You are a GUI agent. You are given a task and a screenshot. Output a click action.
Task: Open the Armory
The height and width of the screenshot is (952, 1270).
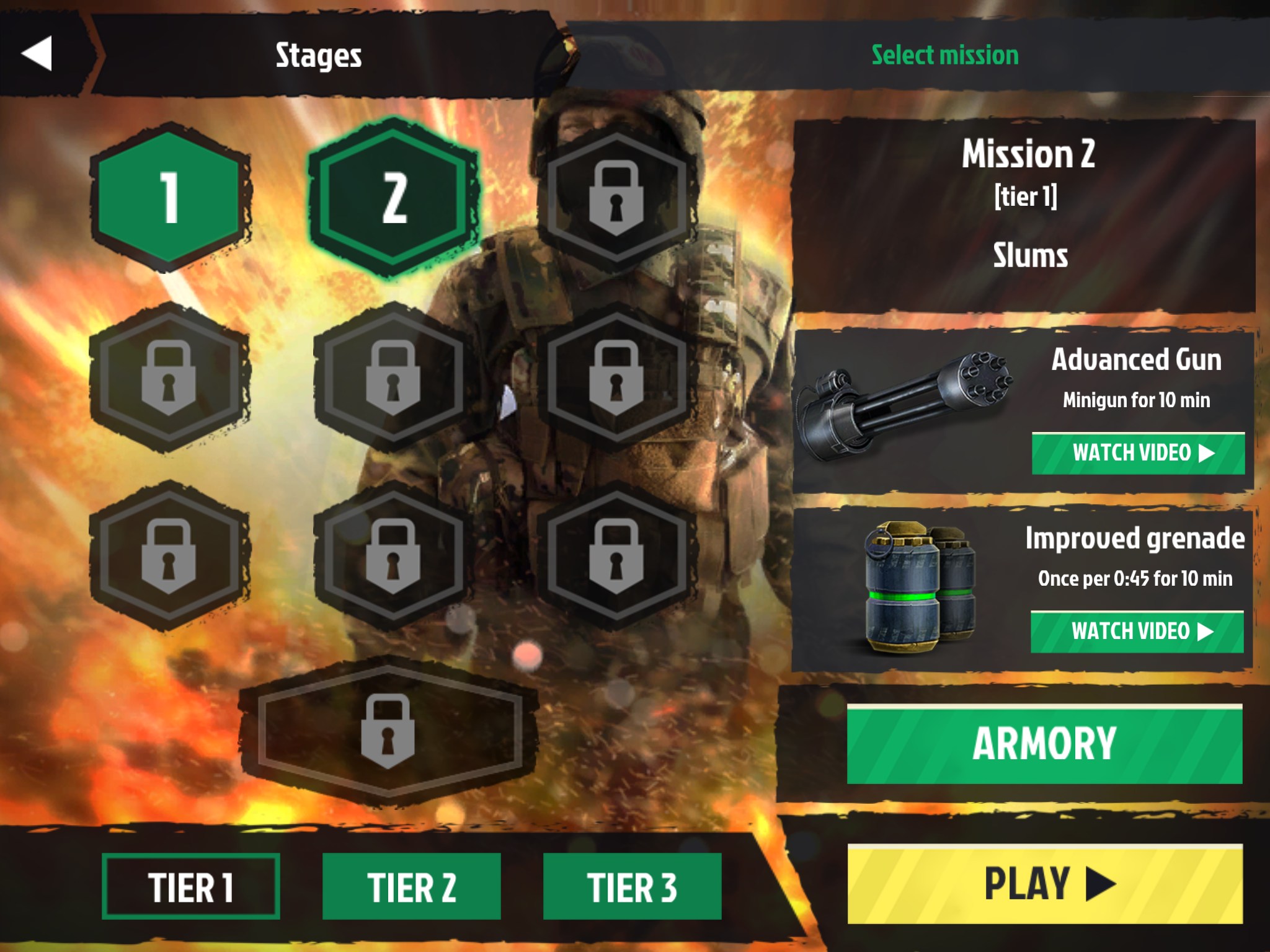coord(1044,744)
